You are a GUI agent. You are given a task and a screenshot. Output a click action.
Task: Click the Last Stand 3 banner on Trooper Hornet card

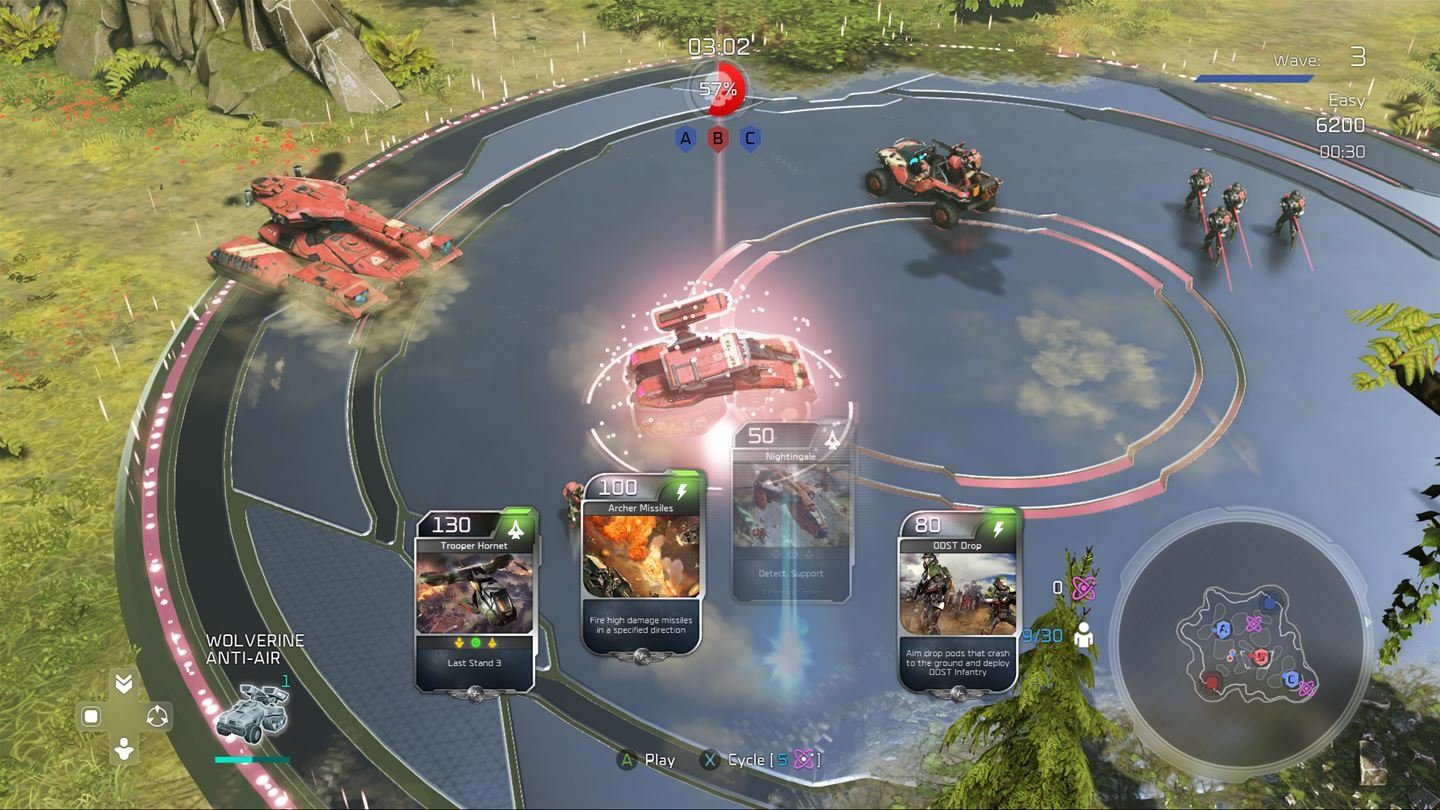(x=477, y=662)
